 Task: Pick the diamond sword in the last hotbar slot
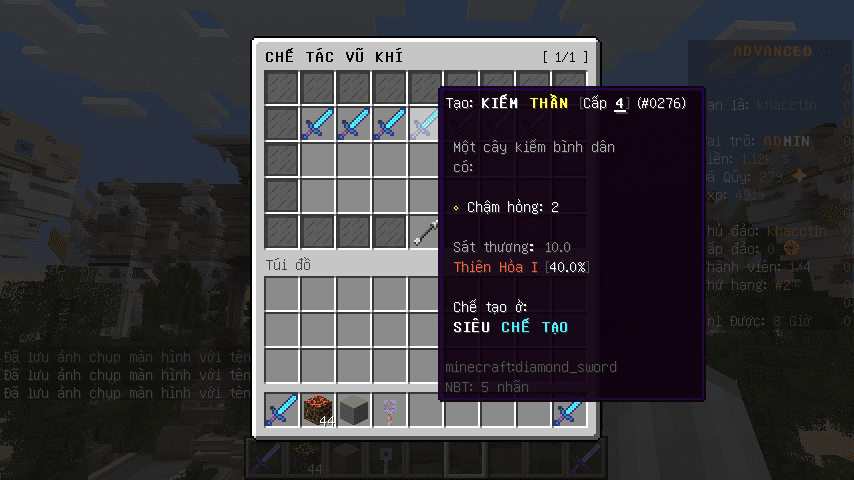(x=569, y=410)
